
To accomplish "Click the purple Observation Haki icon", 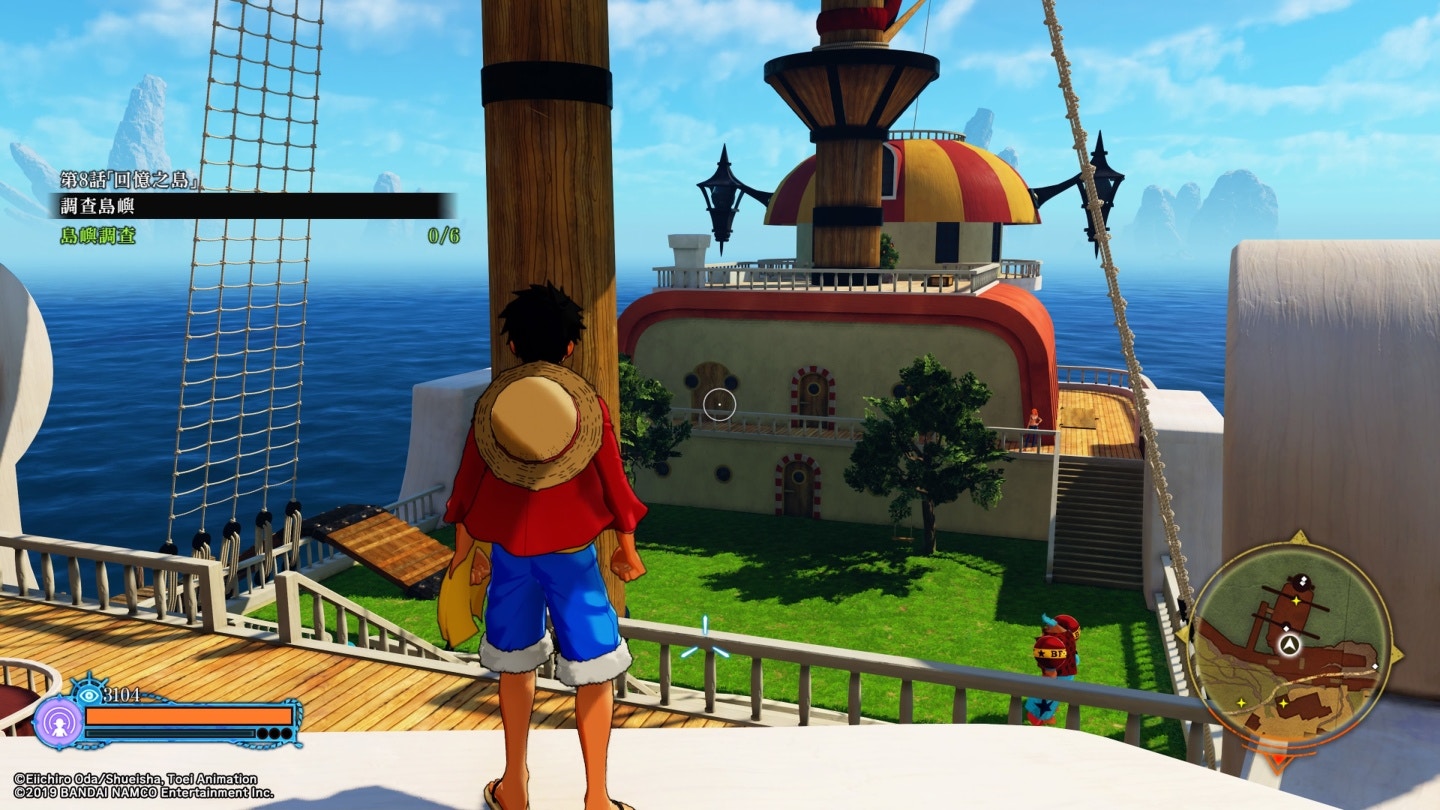I will pos(59,721).
